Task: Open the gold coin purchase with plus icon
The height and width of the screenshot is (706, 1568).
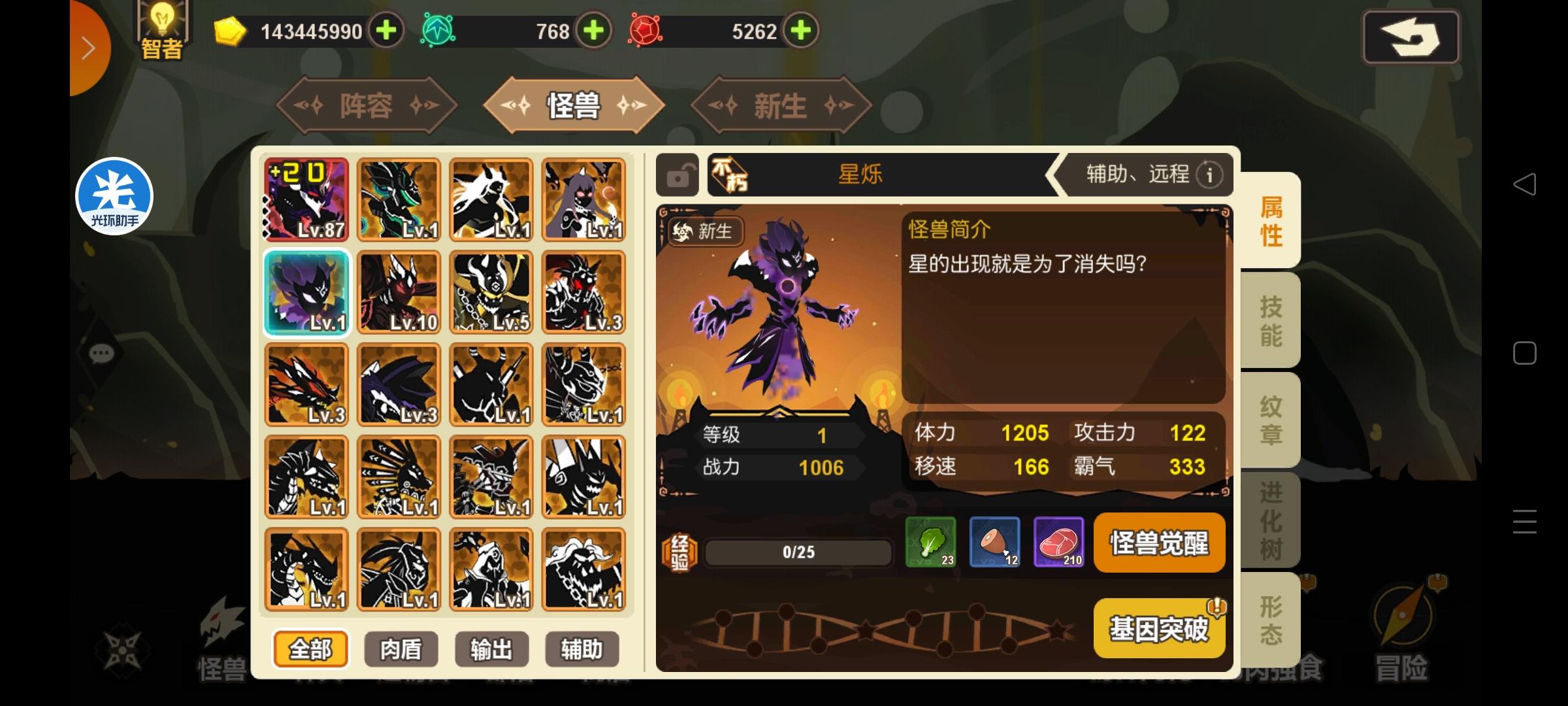Action: click(387, 30)
